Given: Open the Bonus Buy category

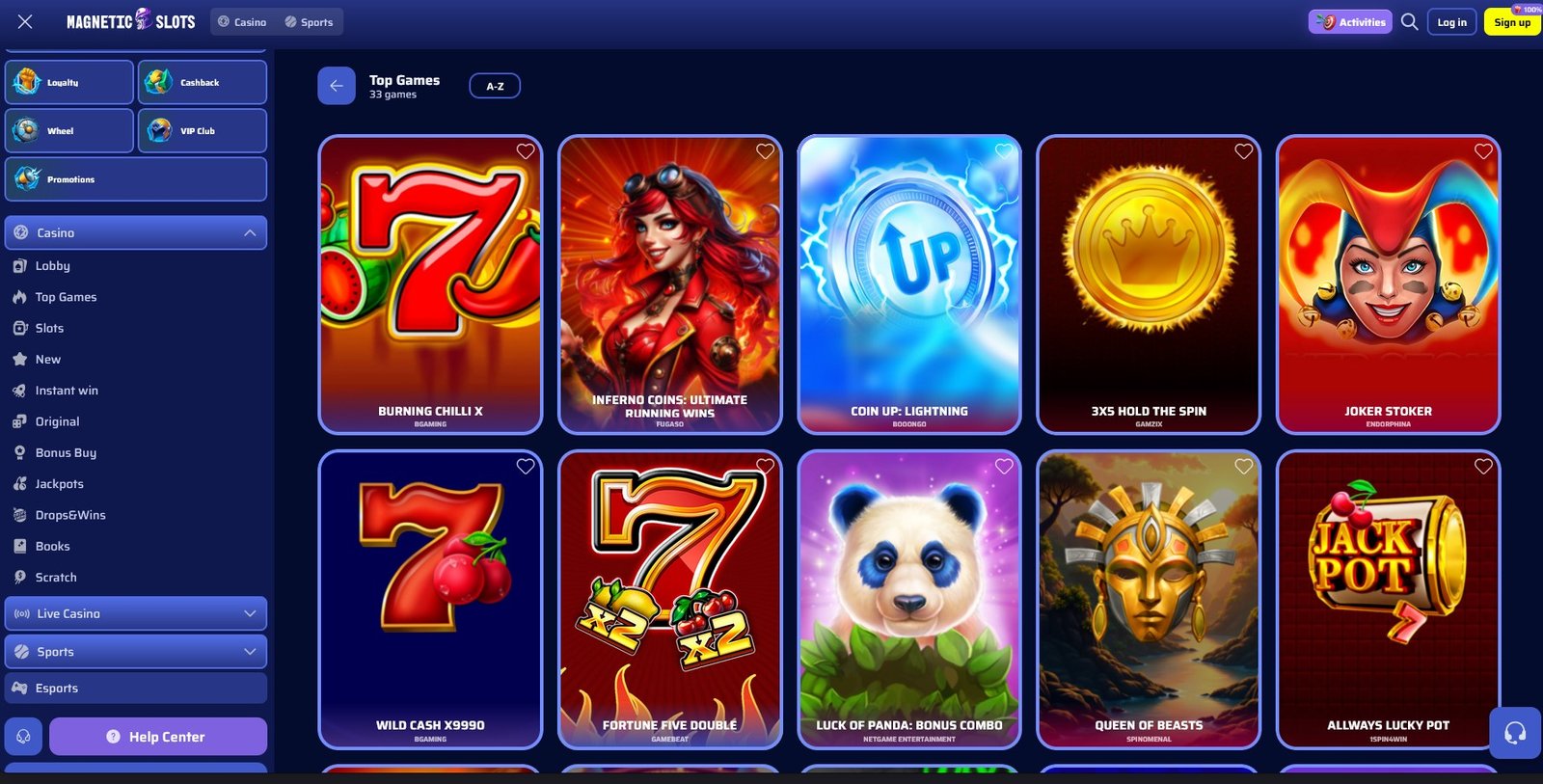Looking at the screenshot, I should (66, 452).
